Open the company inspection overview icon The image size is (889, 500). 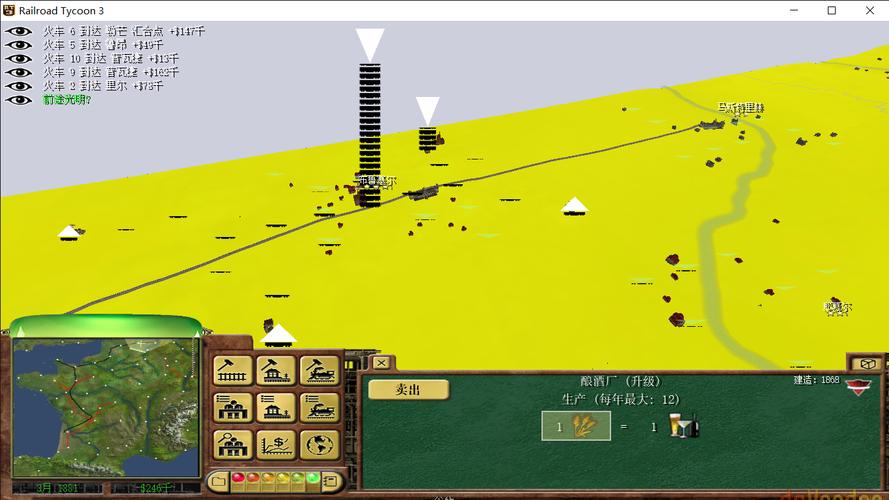coord(233,444)
